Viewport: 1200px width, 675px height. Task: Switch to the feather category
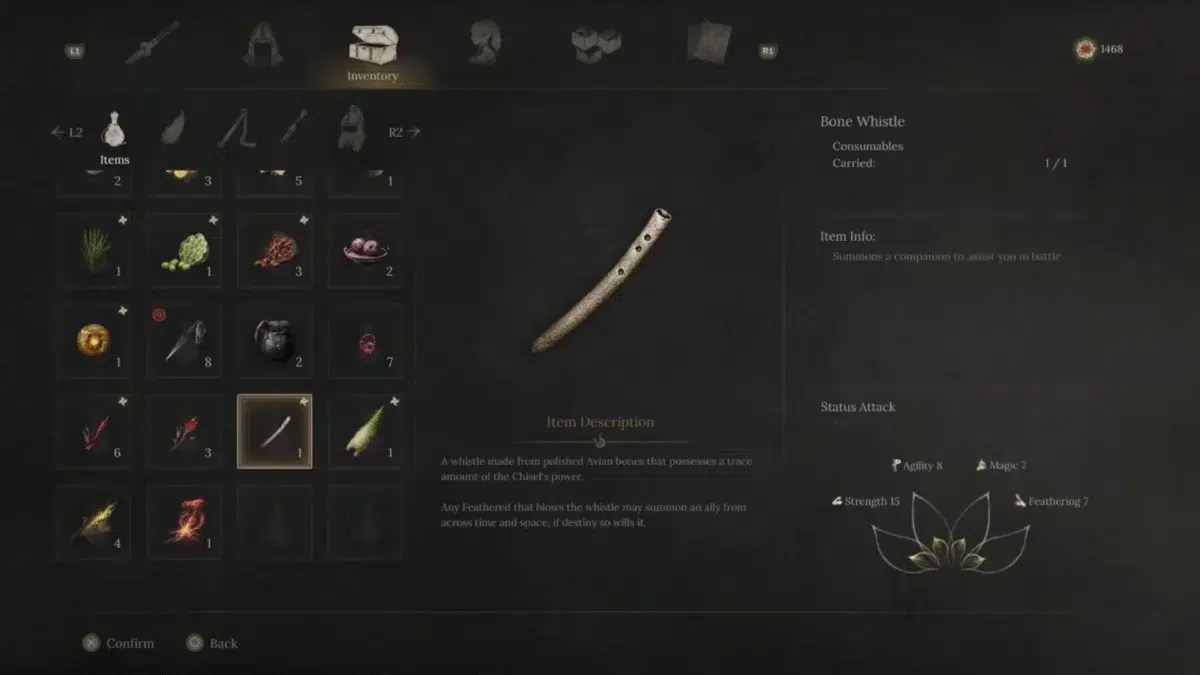(x=174, y=128)
